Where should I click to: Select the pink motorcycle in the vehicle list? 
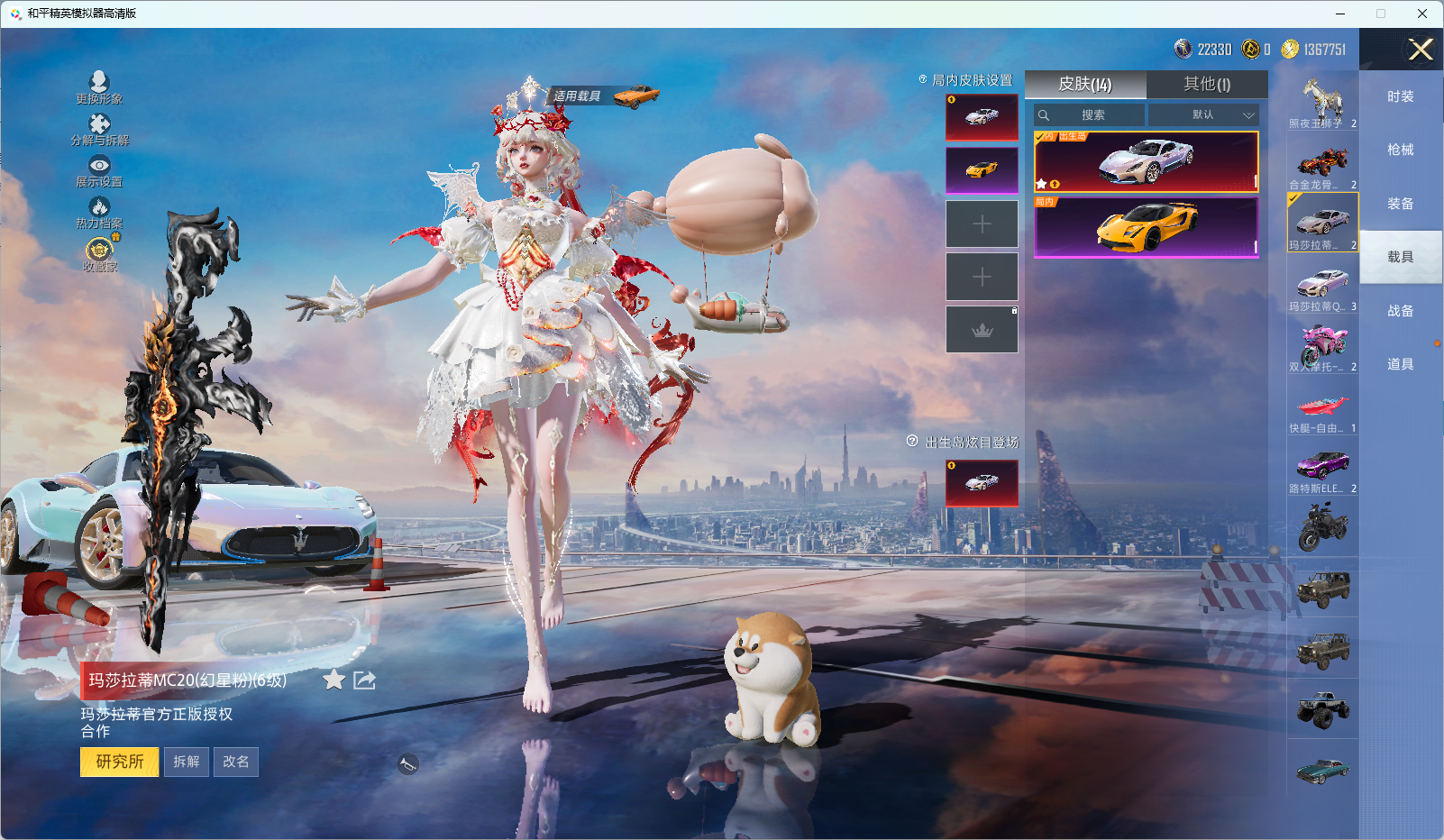[x=1322, y=347]
